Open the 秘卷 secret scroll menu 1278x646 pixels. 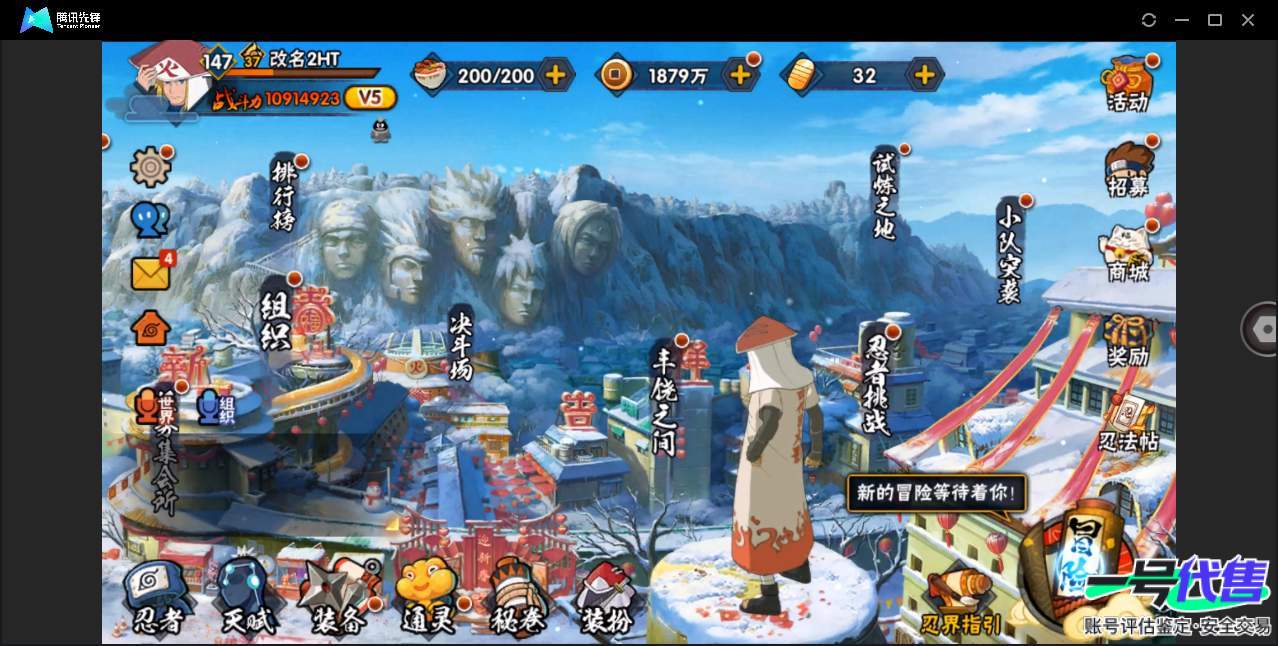(517, 597)
